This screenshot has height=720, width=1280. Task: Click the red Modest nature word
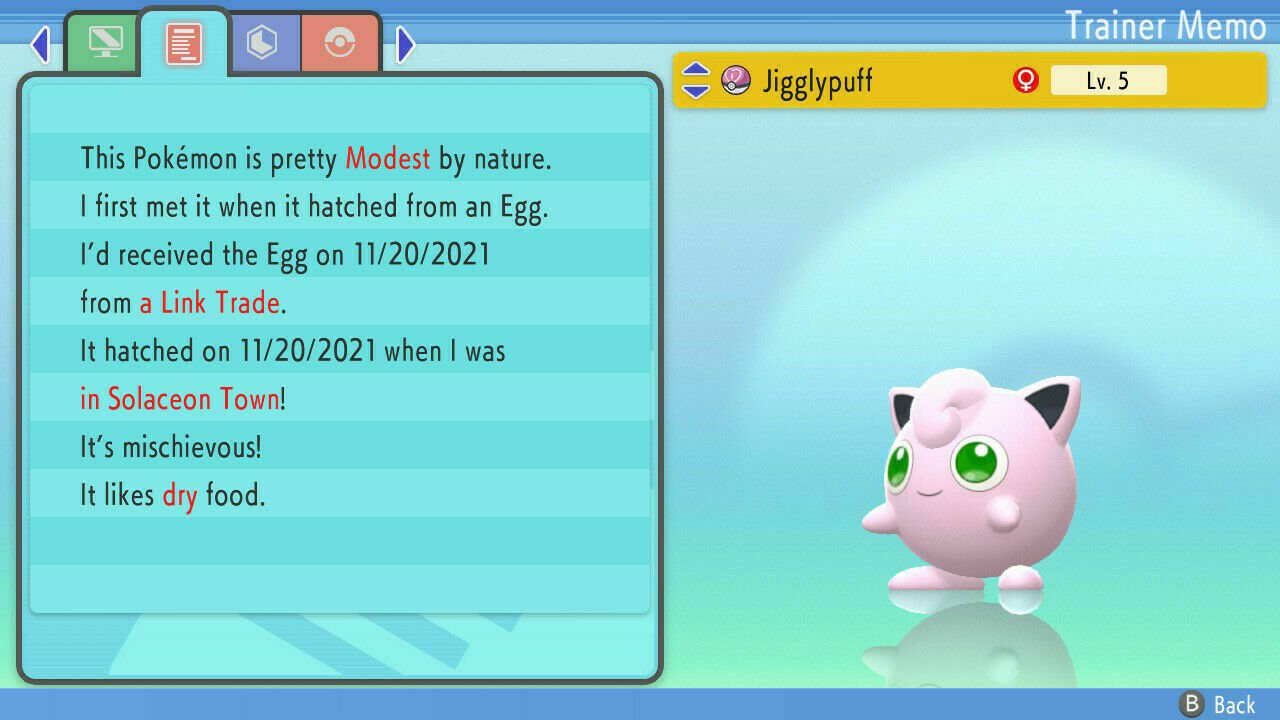pos(388,158)
